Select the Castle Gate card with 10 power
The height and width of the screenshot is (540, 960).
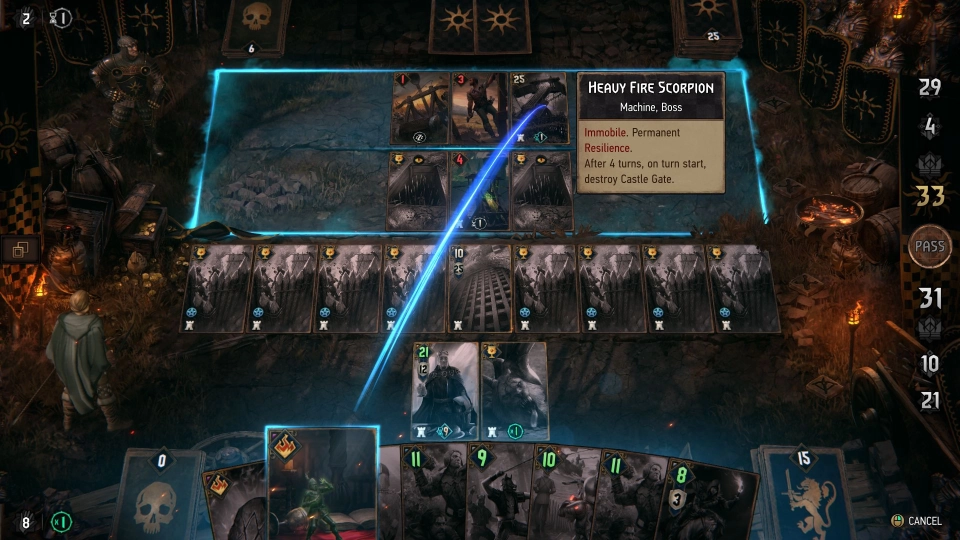tap(480, 288)
